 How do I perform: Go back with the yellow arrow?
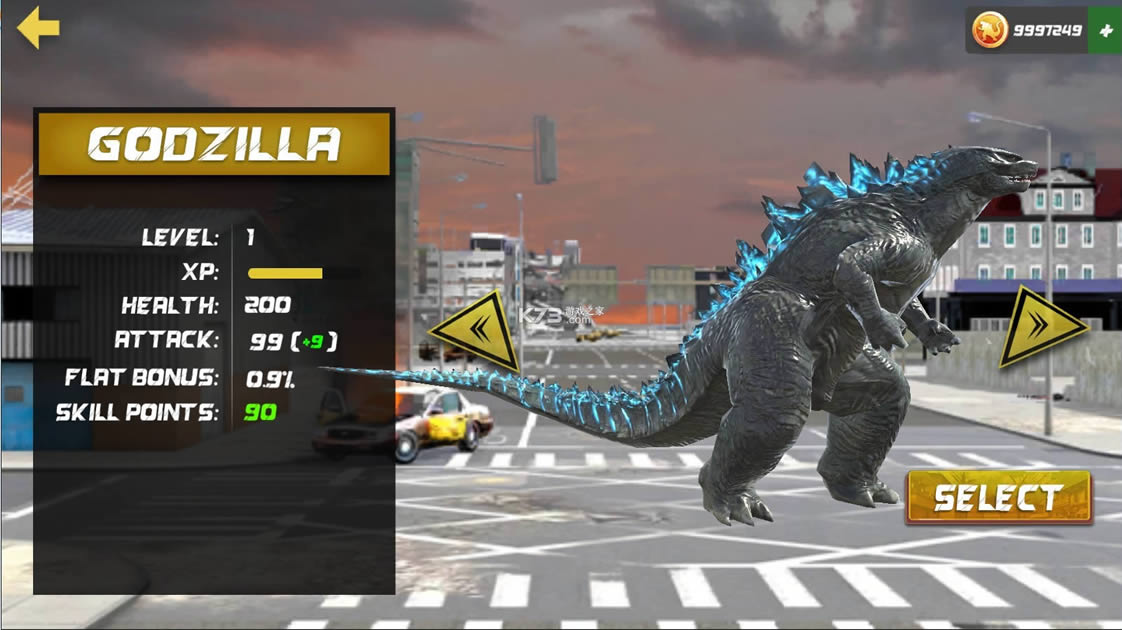tap(38, 27)
